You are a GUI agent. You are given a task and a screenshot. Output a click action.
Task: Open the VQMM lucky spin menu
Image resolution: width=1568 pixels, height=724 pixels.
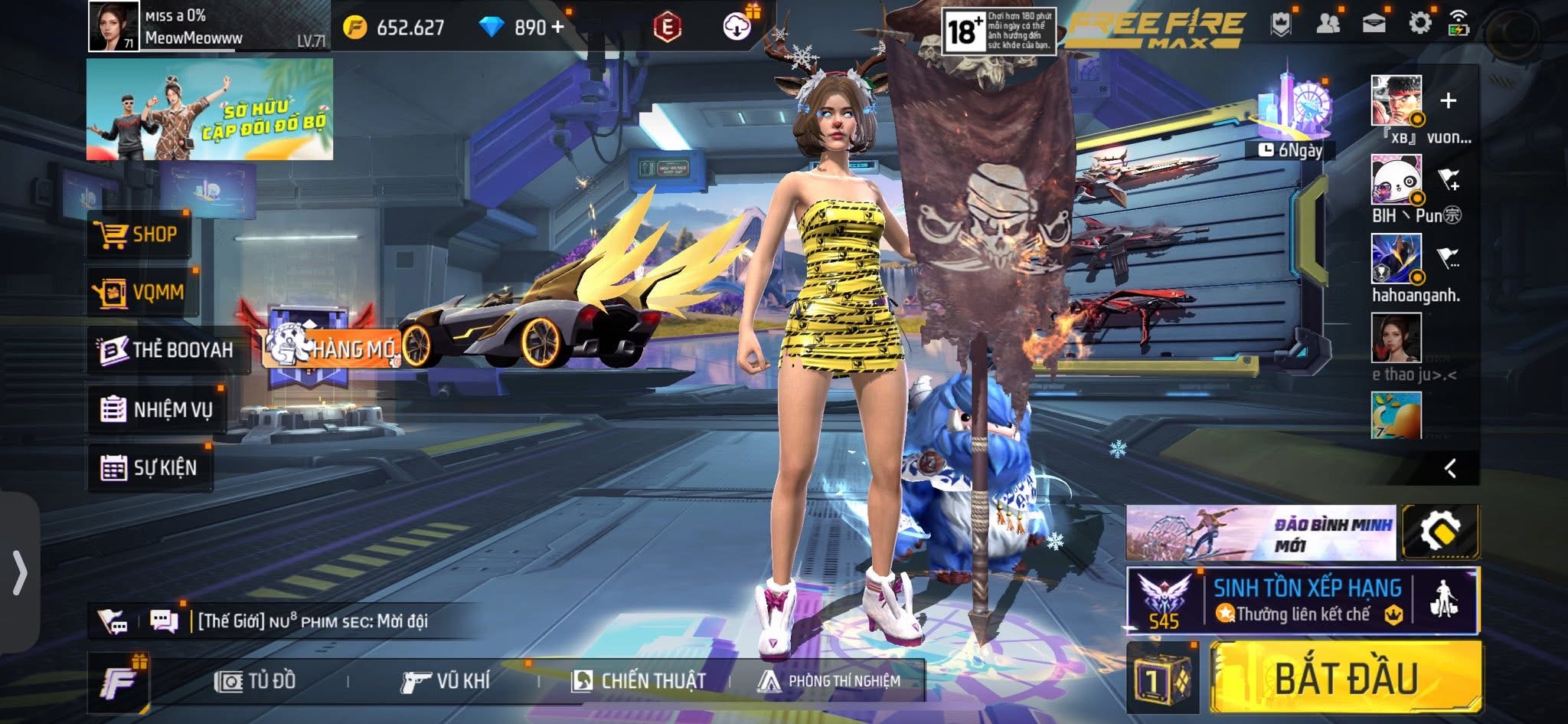click(x=142, y=293)
